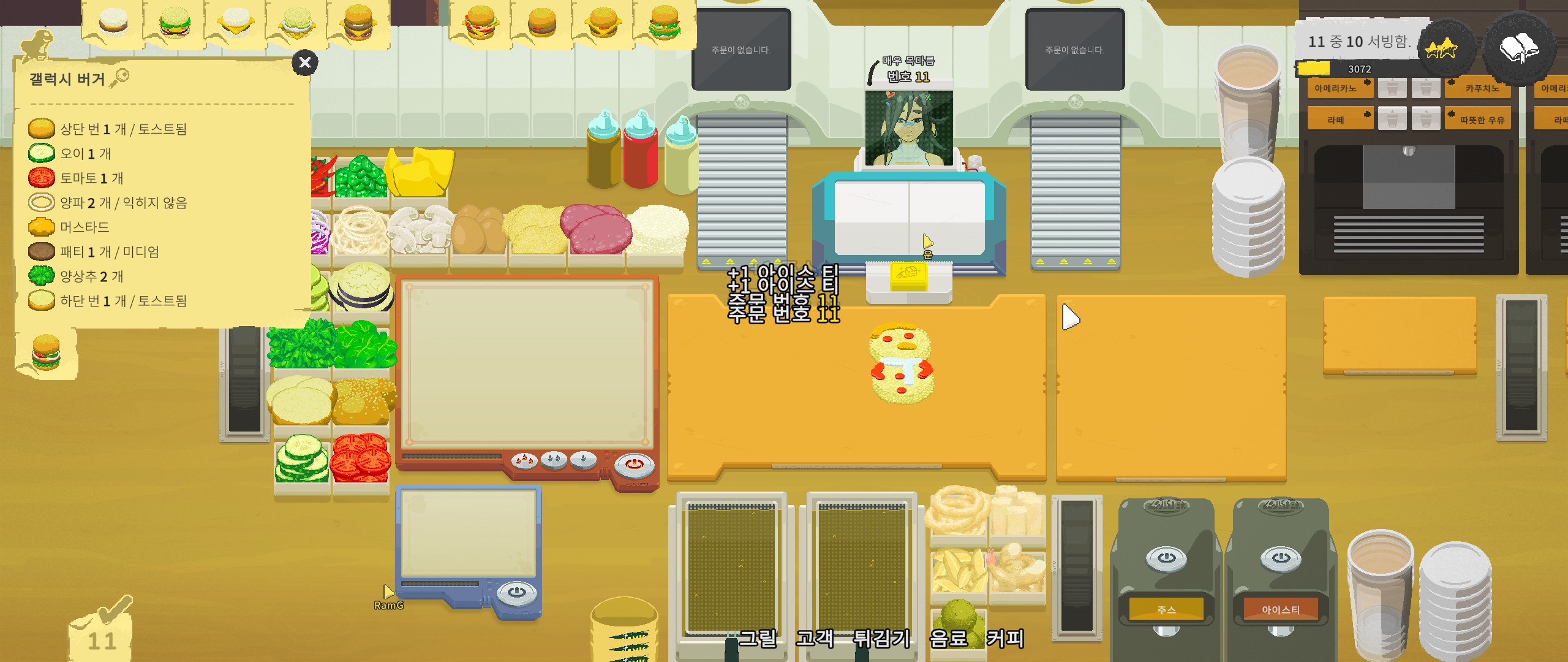Activate the 주스 dispenser button

(1166, 609)
